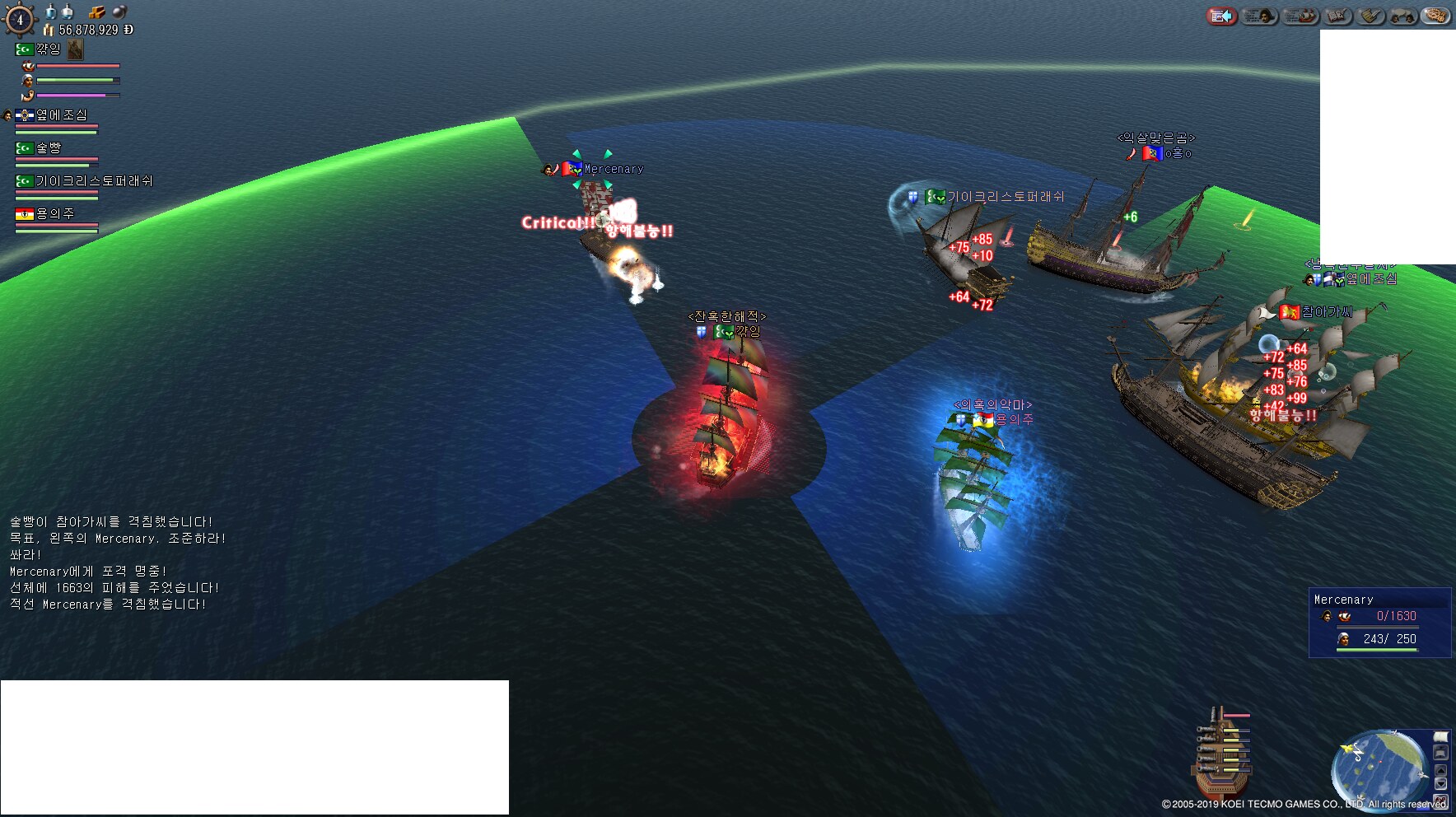Select the Mercenary target info panel
1456x817 pixels.
coord(1379,623)
